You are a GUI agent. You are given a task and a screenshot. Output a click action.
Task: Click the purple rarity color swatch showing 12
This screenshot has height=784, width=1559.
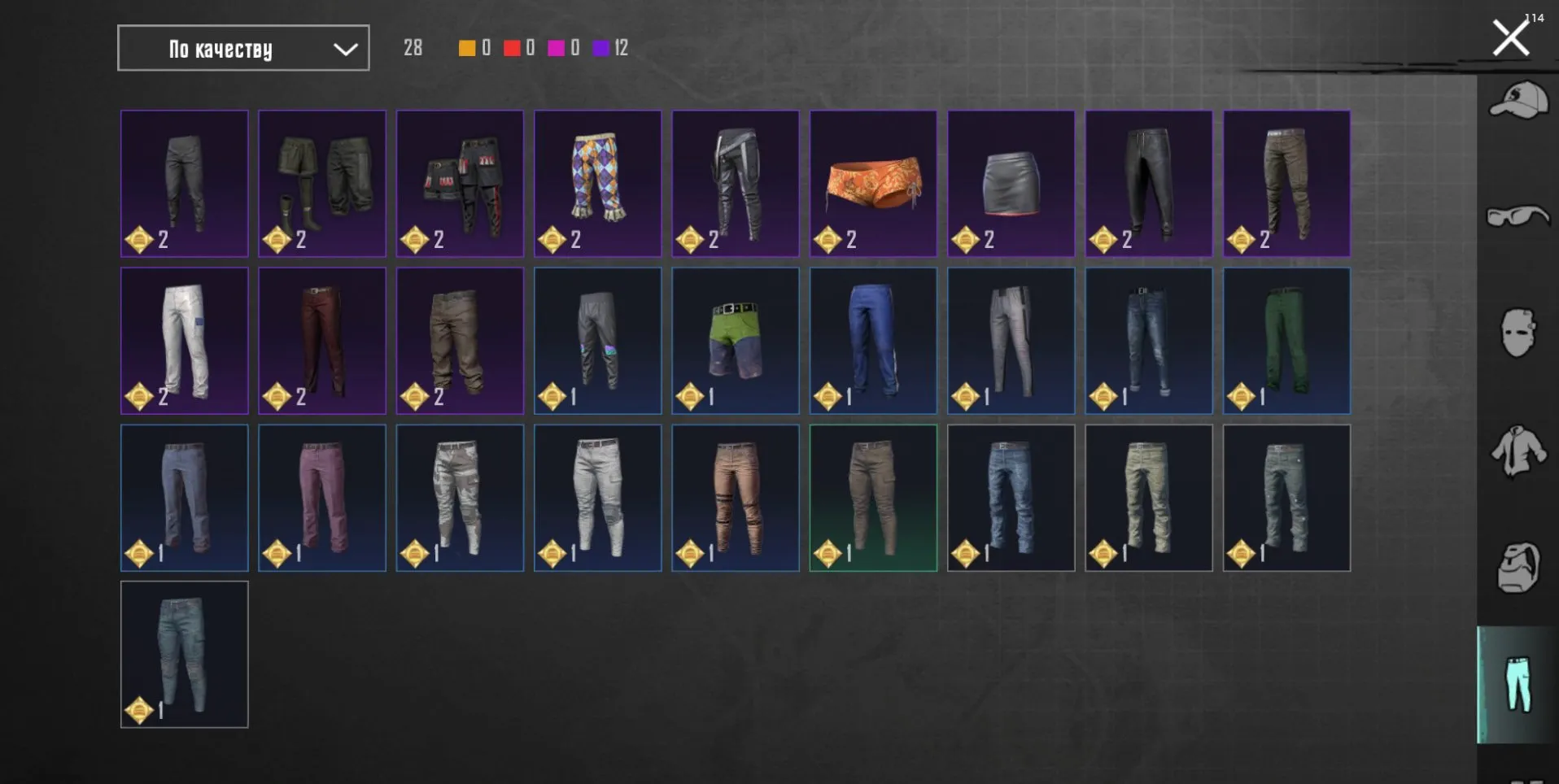tap(602, 49)
